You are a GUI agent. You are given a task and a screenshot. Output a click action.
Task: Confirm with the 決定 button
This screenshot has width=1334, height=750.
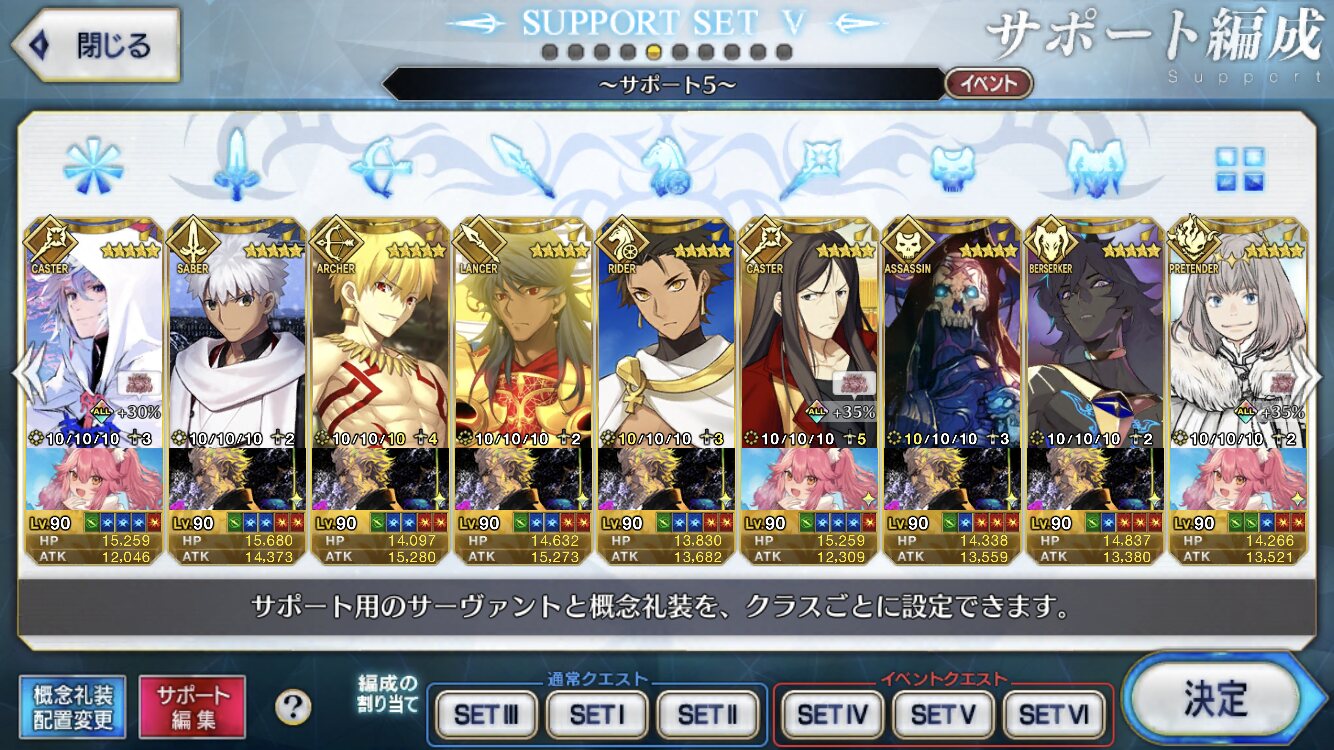pos(1217,699)
